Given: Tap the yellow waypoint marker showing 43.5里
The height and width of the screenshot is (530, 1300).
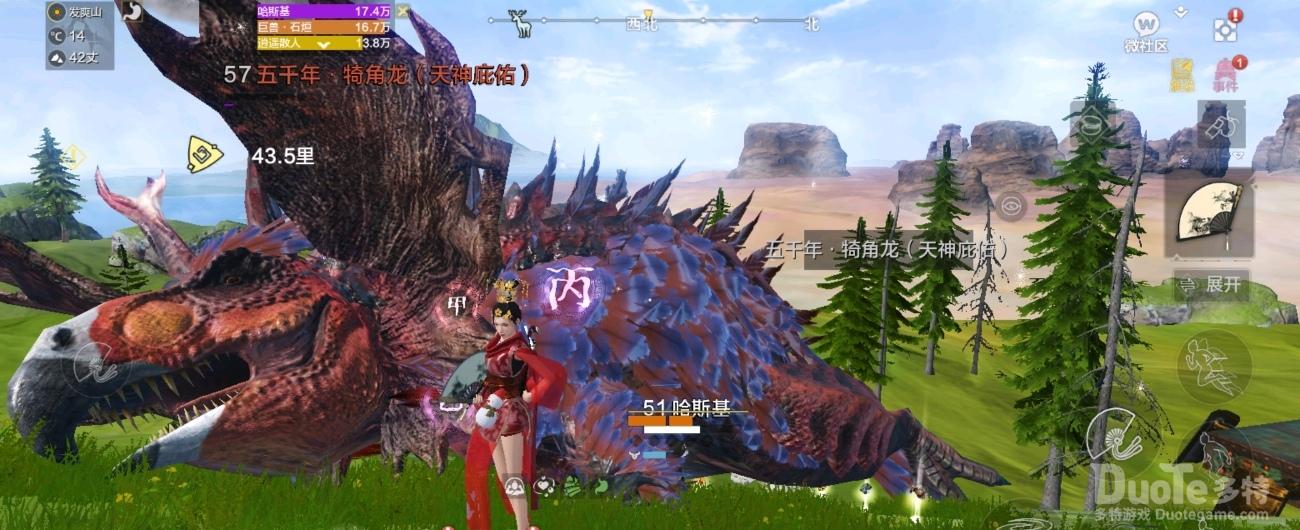Looking at the screenshot, I should [x=205, y=155].
